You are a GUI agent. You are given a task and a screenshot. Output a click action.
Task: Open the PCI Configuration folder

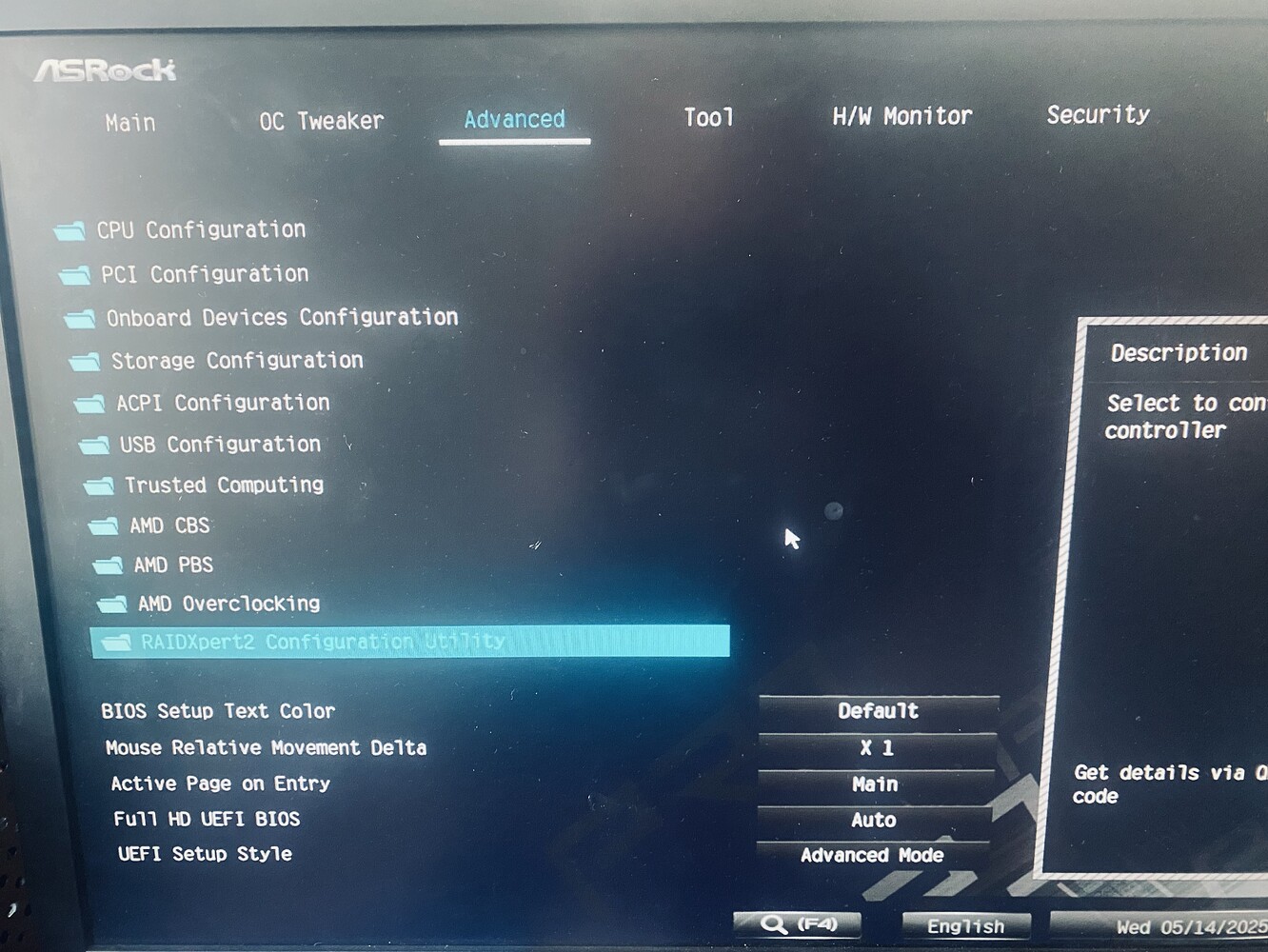[x=202, y=274]
